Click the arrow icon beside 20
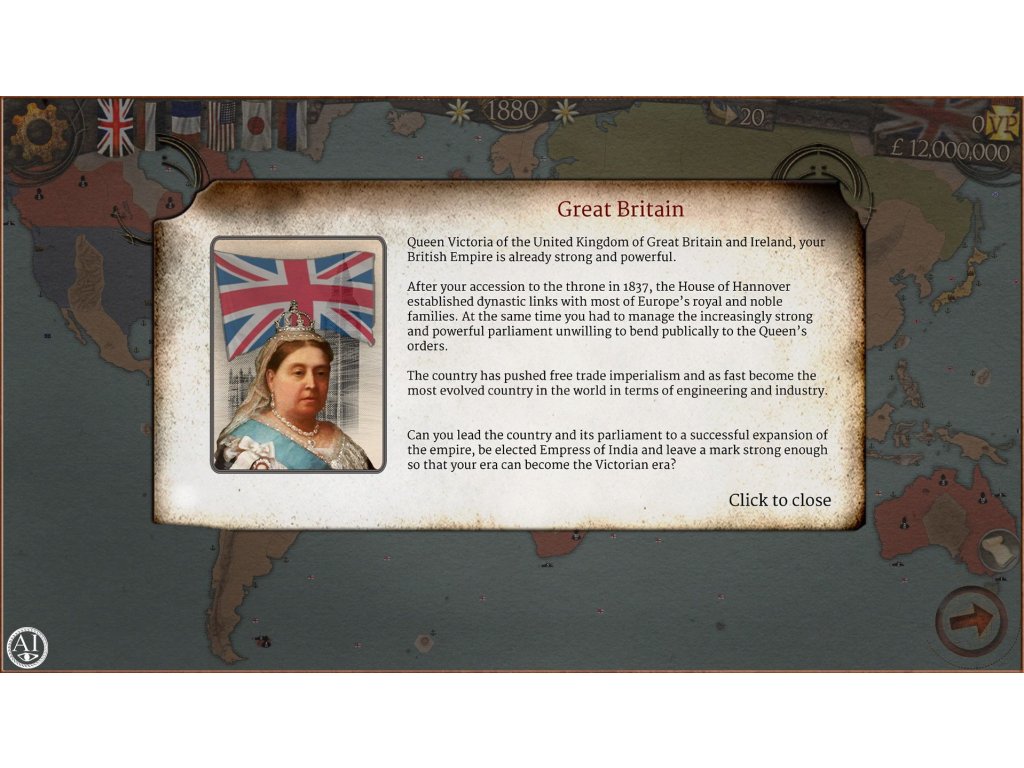Viewport: 1024px width, 768px height. click(x=723, y=117)
